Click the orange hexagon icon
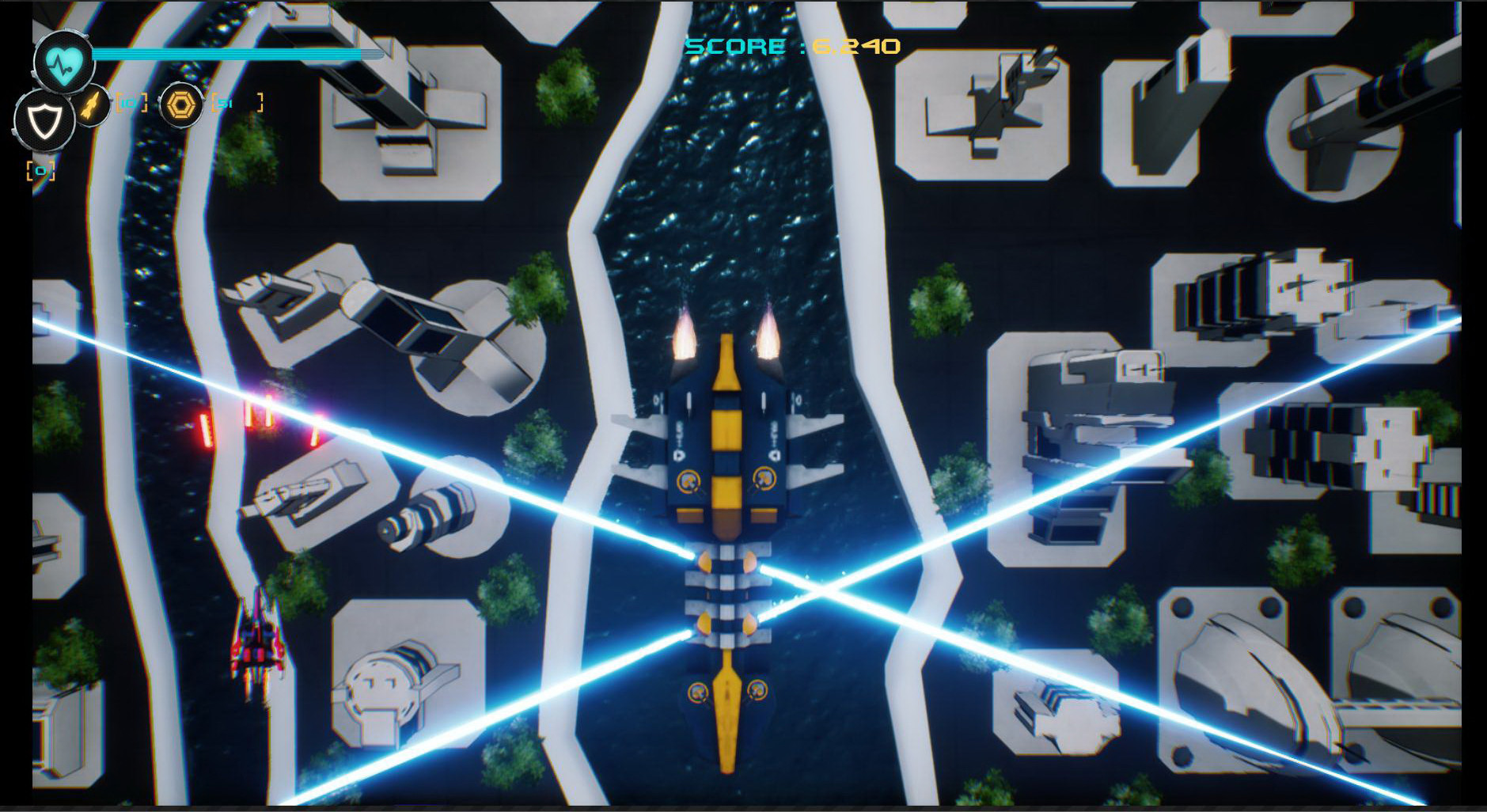This screenshot has width=1487, height=812. tap(181, 104)
